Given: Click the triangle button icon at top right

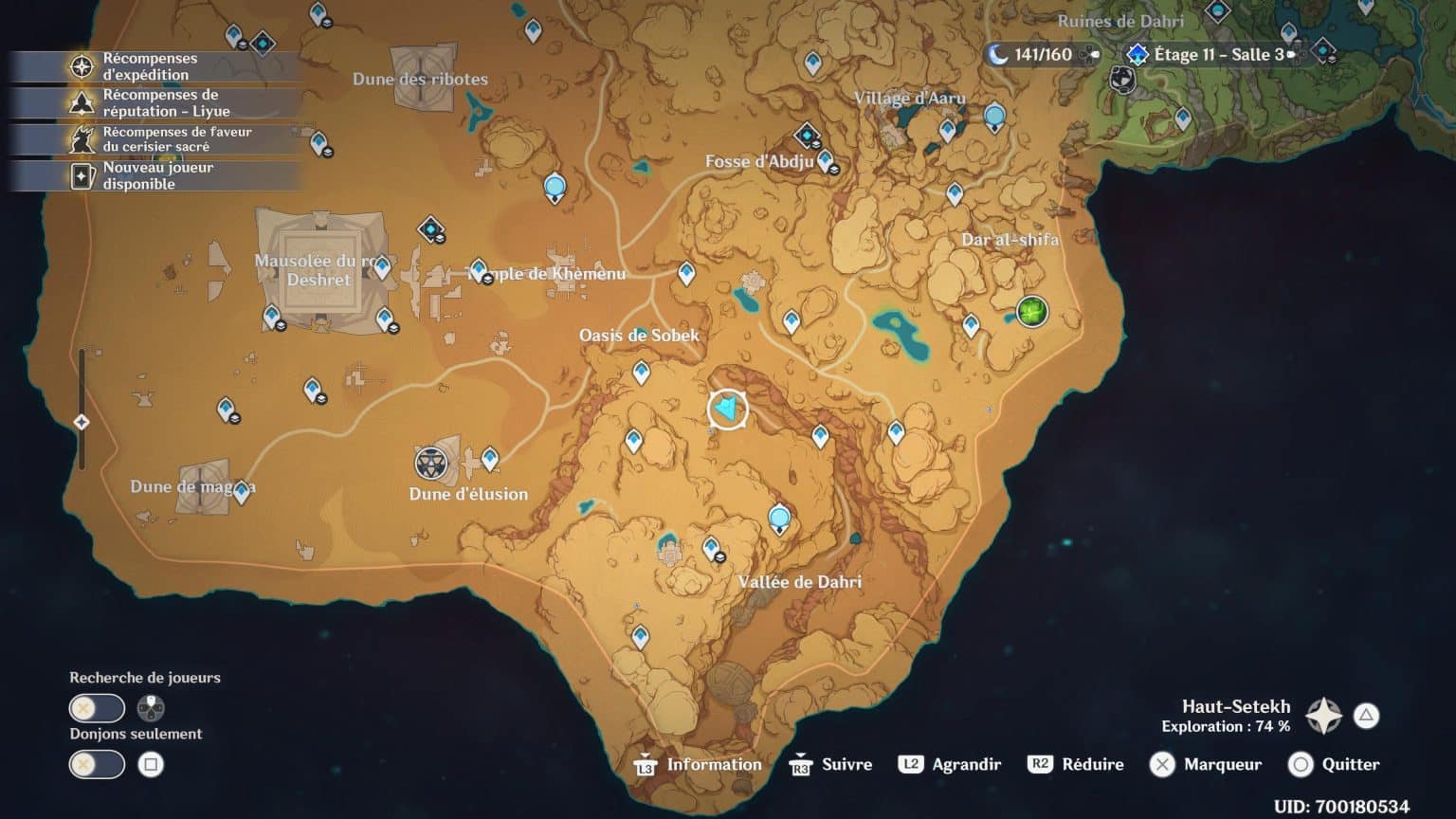Looking at the screenshot, I should 1365,717.
